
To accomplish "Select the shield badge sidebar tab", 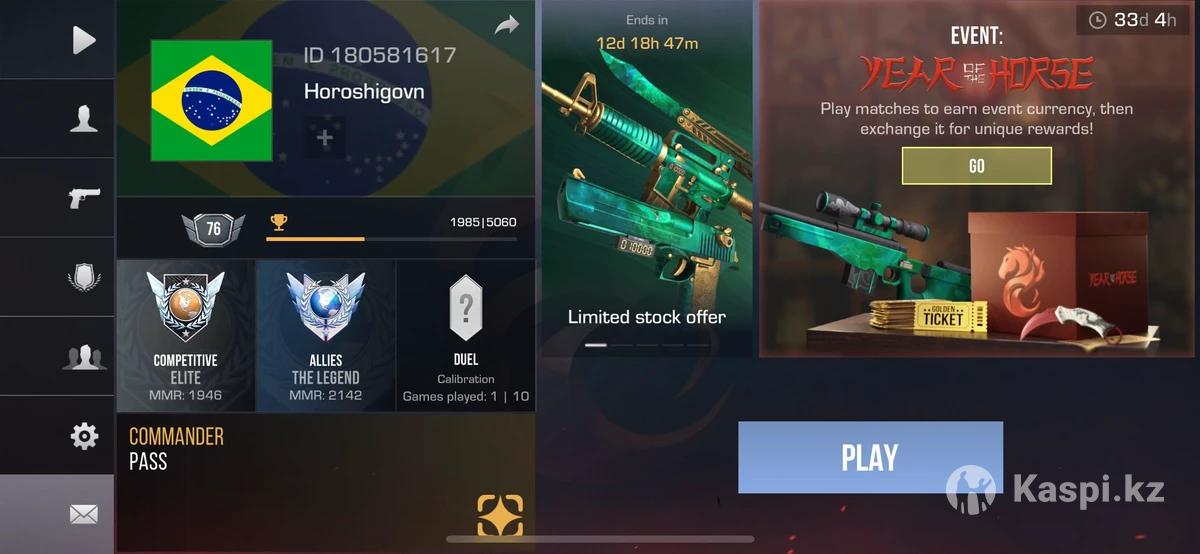I will (x=84, y=277).
